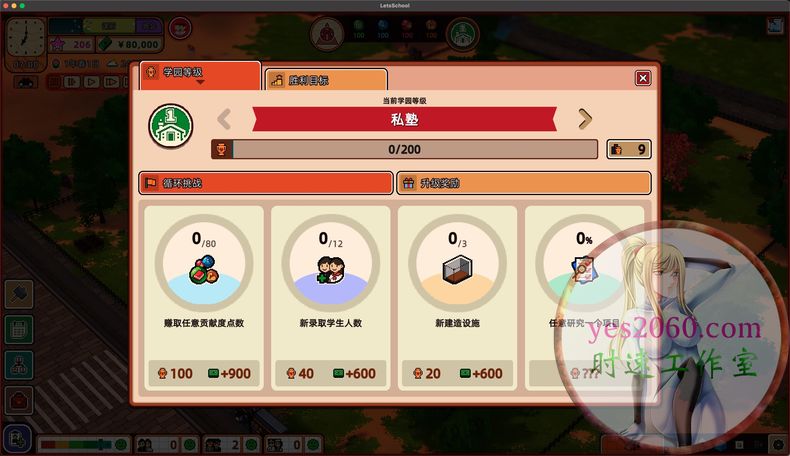Show the previous school level
The width and height of the screenshot is (790, 456).
pyautogui.click(x=225, y=120)
